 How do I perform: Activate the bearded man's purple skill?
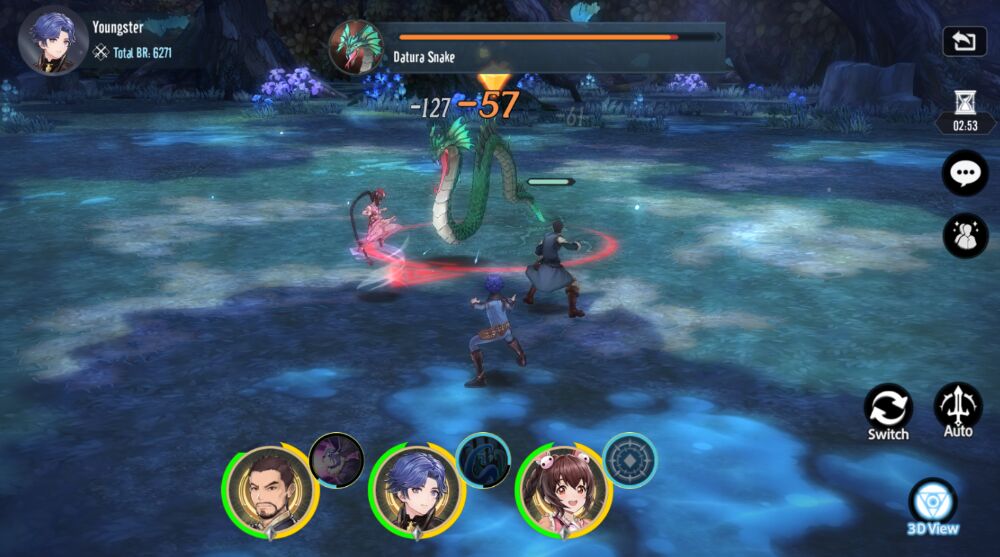tap(336, 460)
